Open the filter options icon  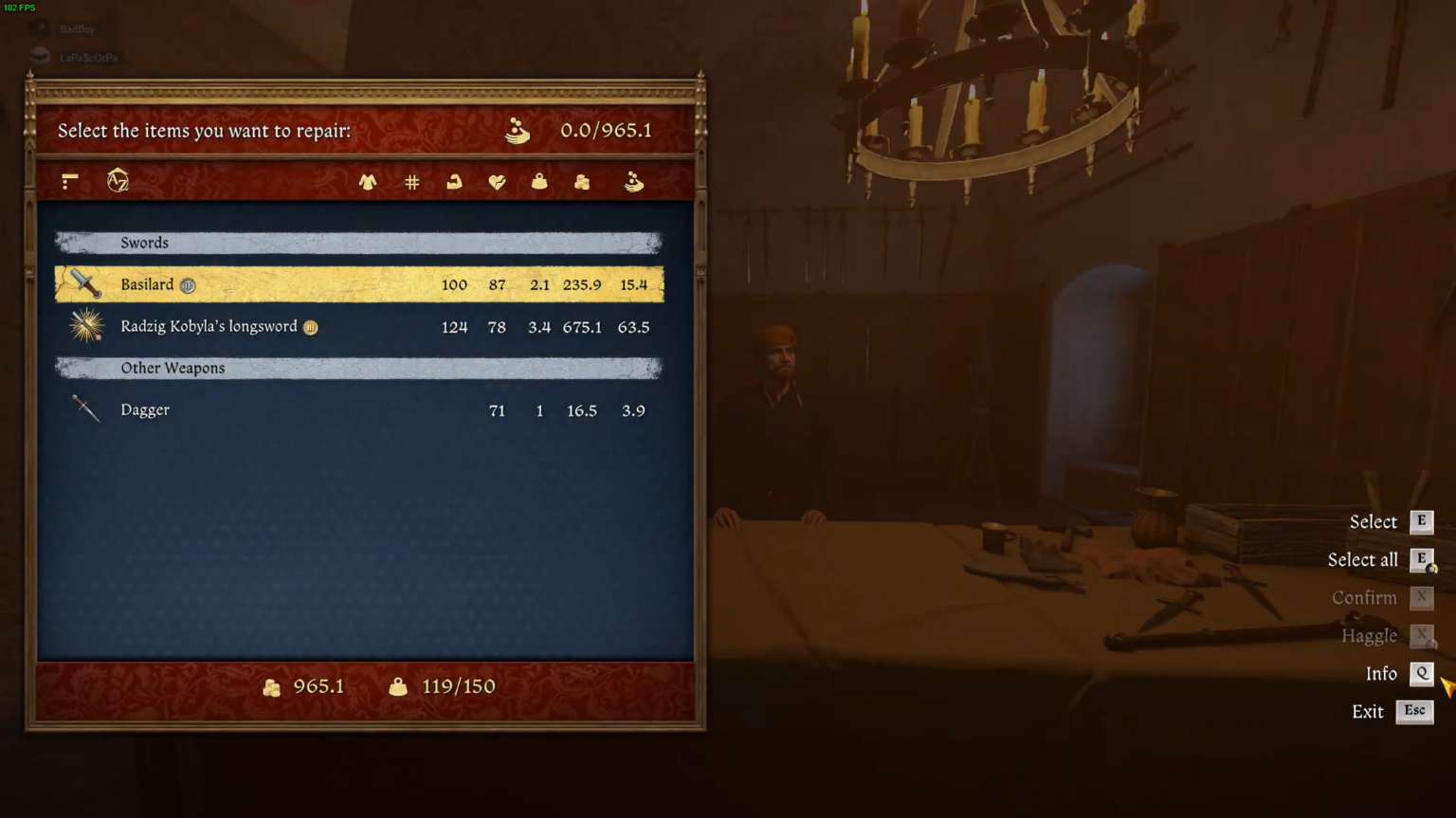(68, 182)
